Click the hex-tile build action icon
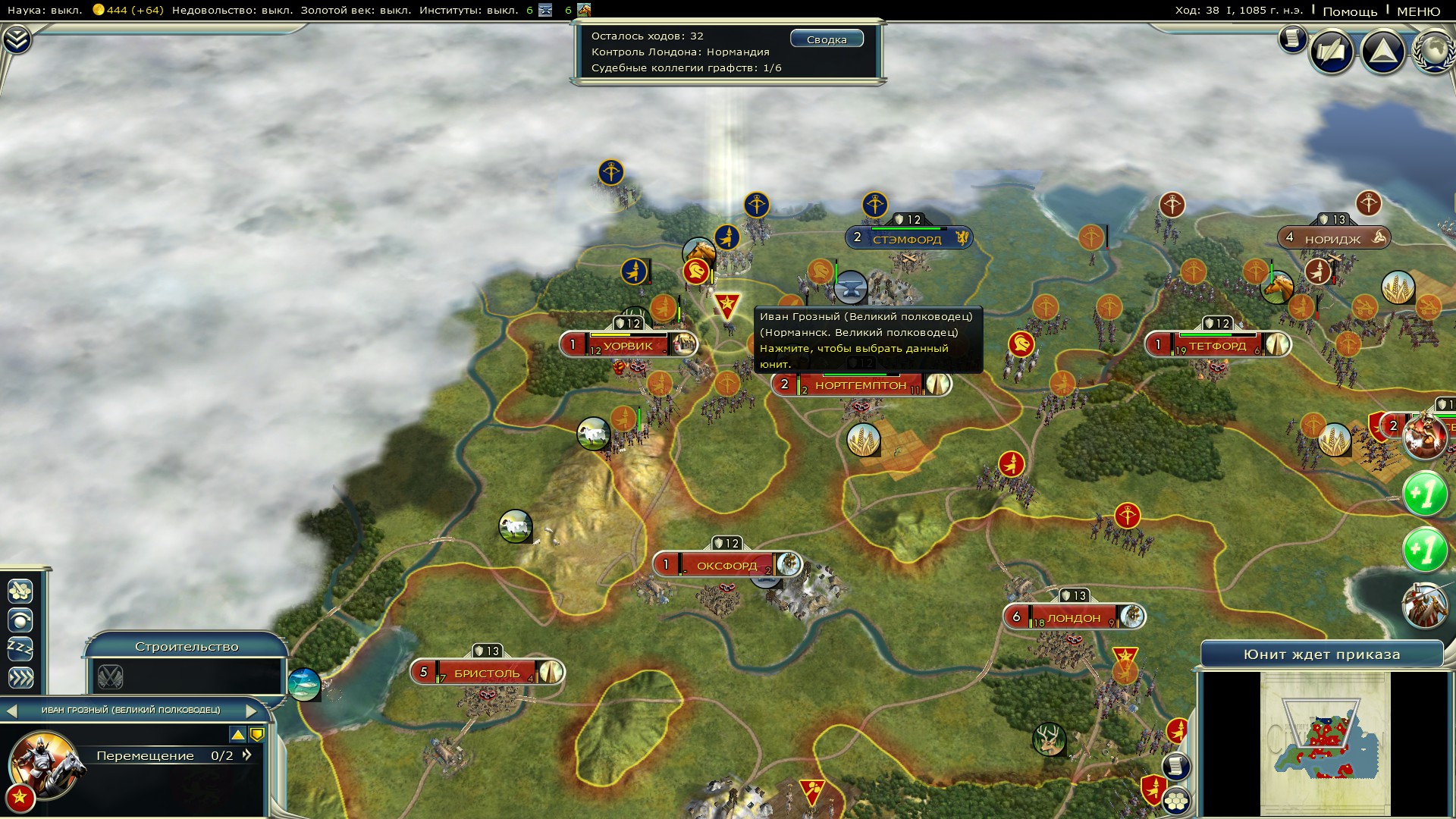The image size is (1456, 819). click(20, 591)
